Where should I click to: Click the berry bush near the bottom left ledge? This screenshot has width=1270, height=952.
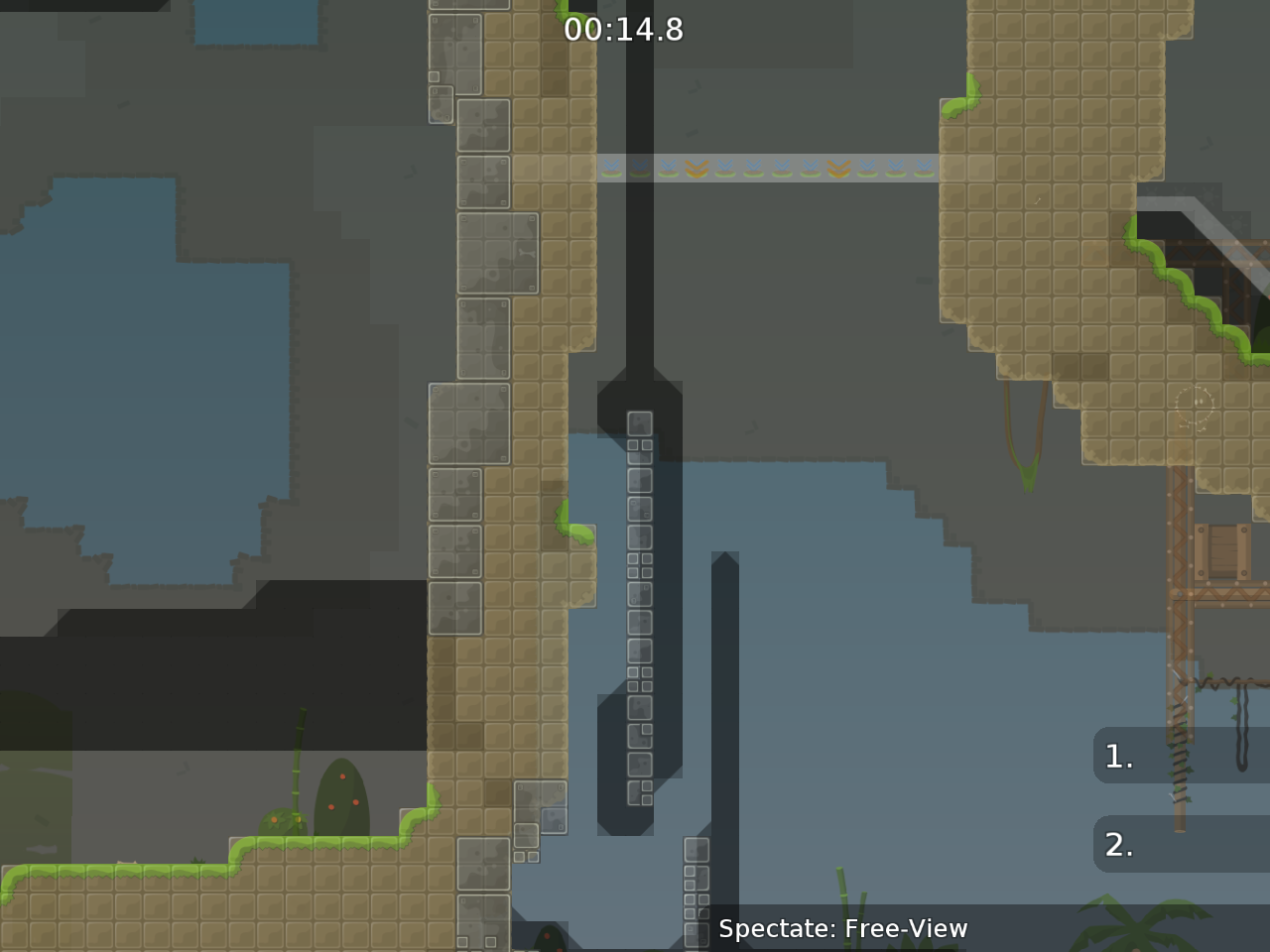point(341,793)
